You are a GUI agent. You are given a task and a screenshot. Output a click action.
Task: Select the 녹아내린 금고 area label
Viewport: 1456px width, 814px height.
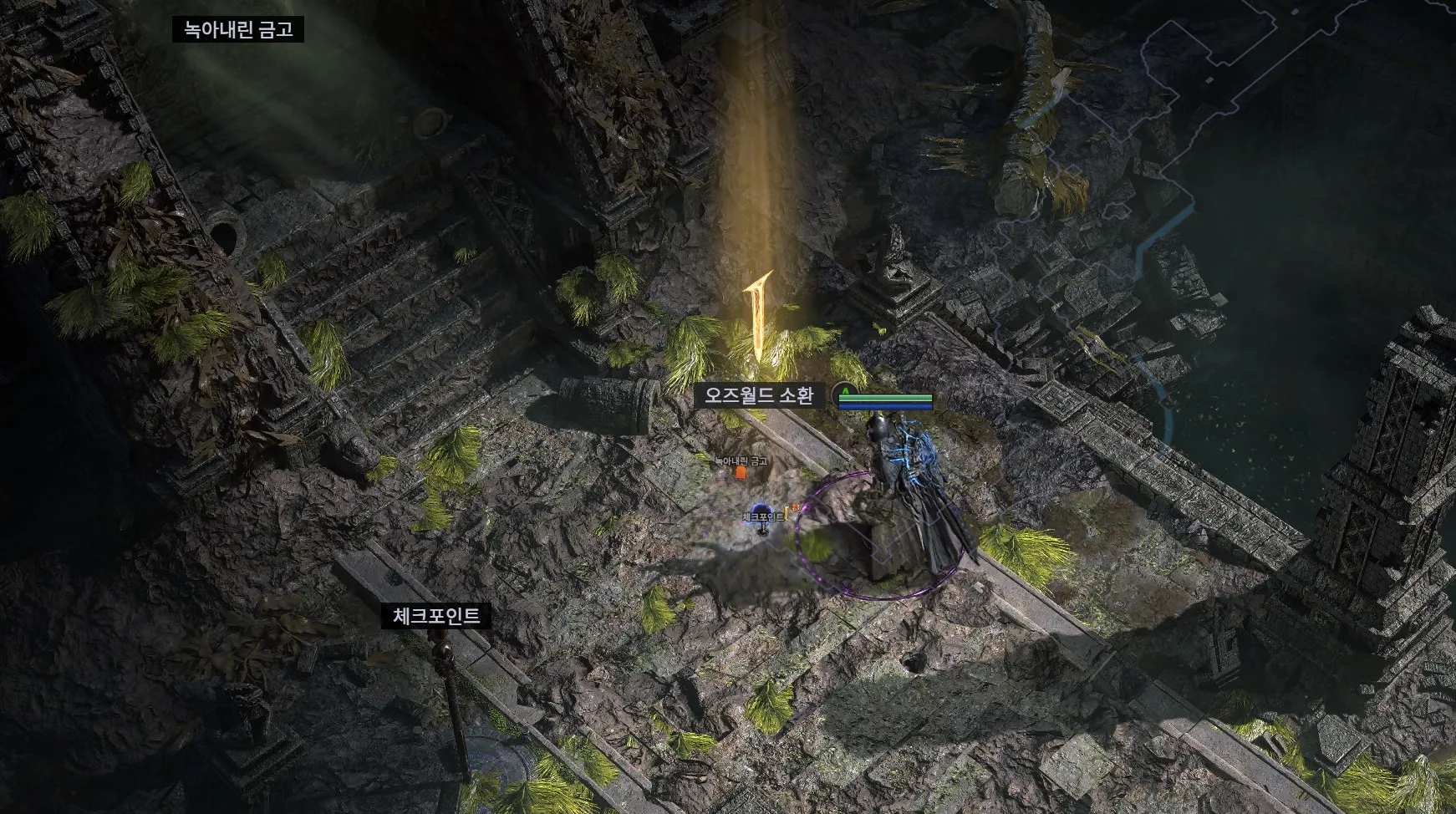[x=238, y=30]
